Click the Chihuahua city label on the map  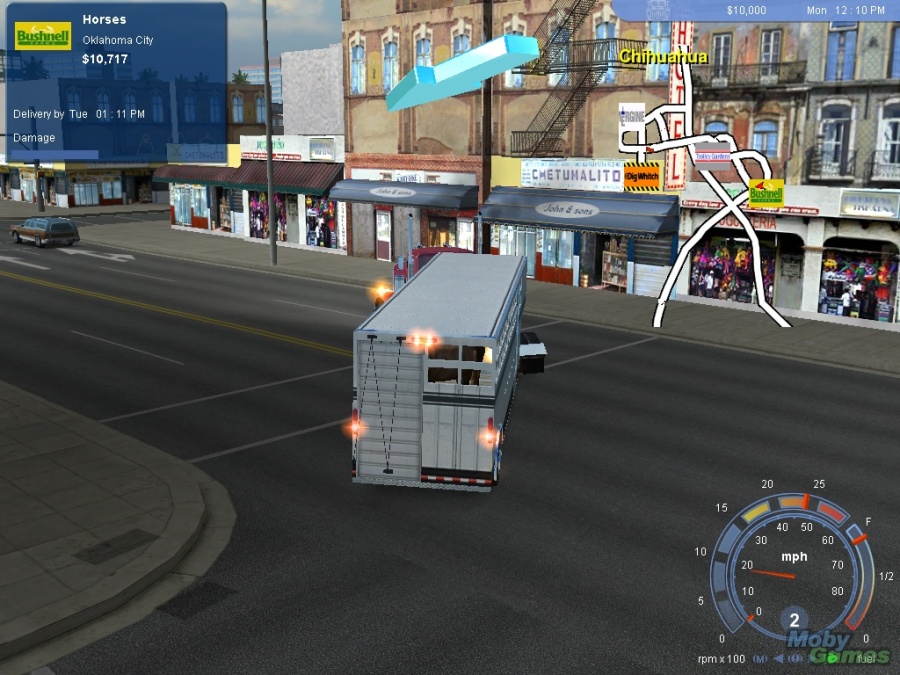click(663, 57)
